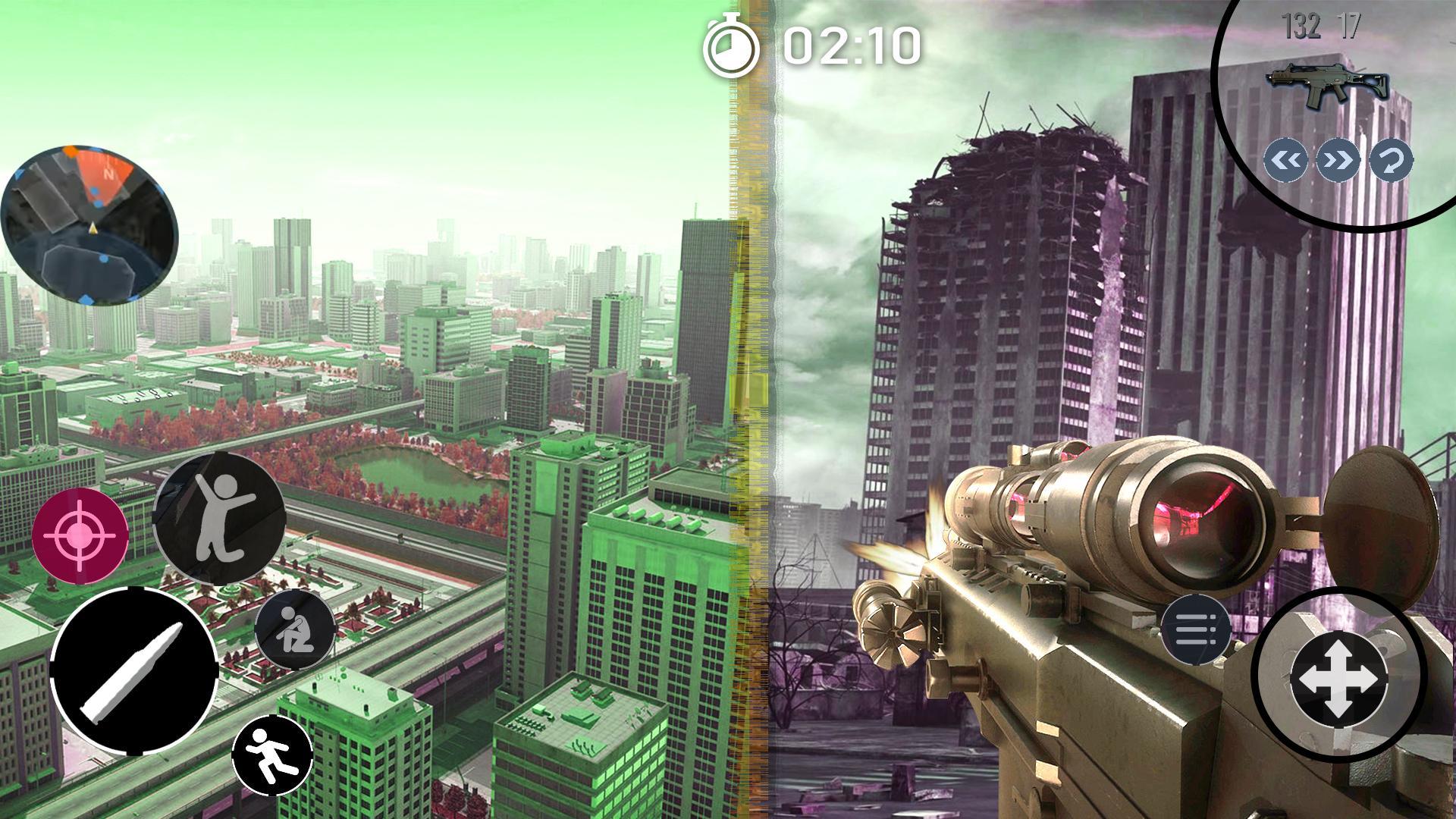The image size is (1456, 819).
Task: Tap the reload arrow icon in the weapon panel
Action: pyautogui.click(x=1393, y=158)
